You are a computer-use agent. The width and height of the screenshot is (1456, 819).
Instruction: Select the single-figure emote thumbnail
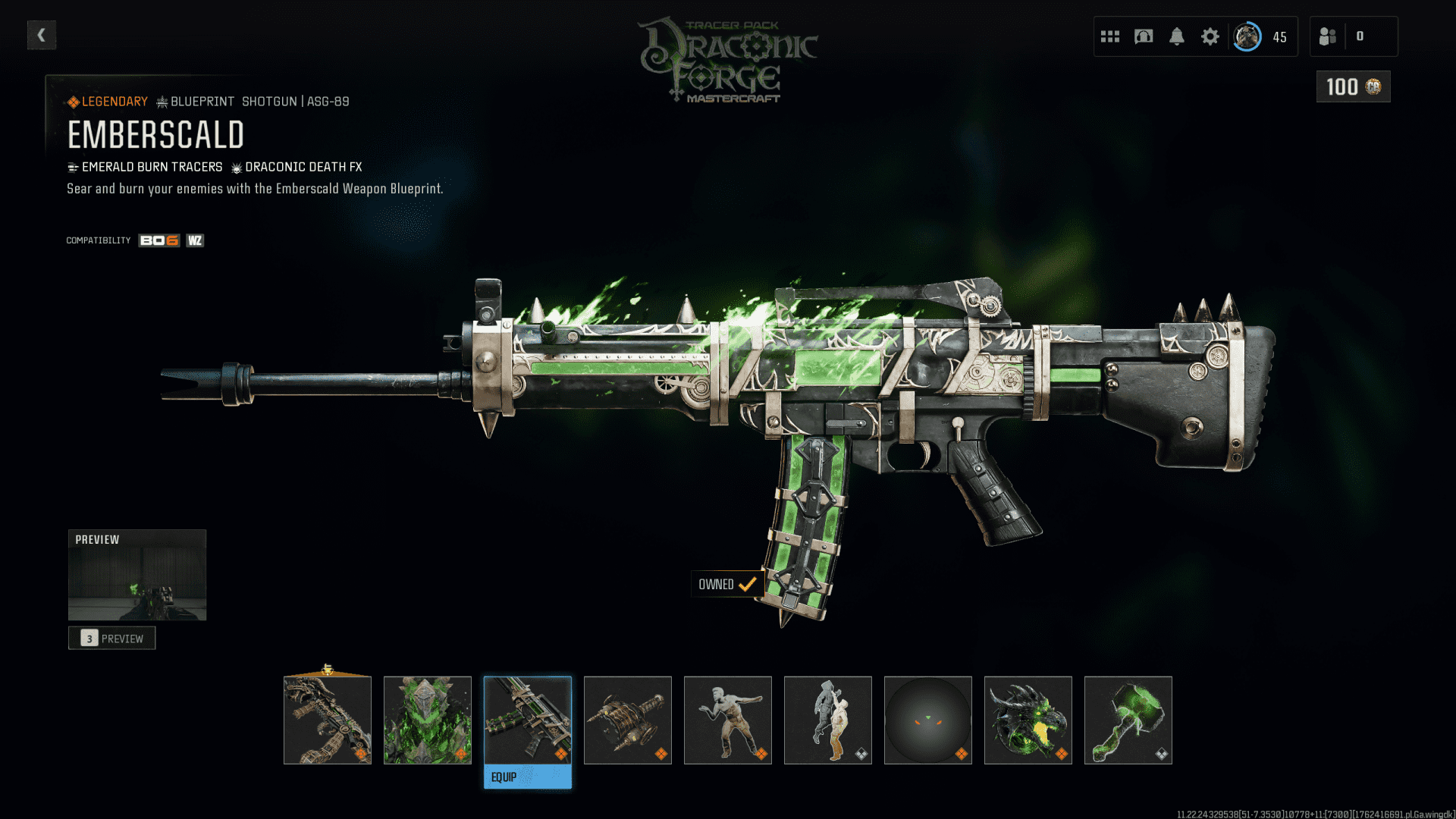(728, 720)
